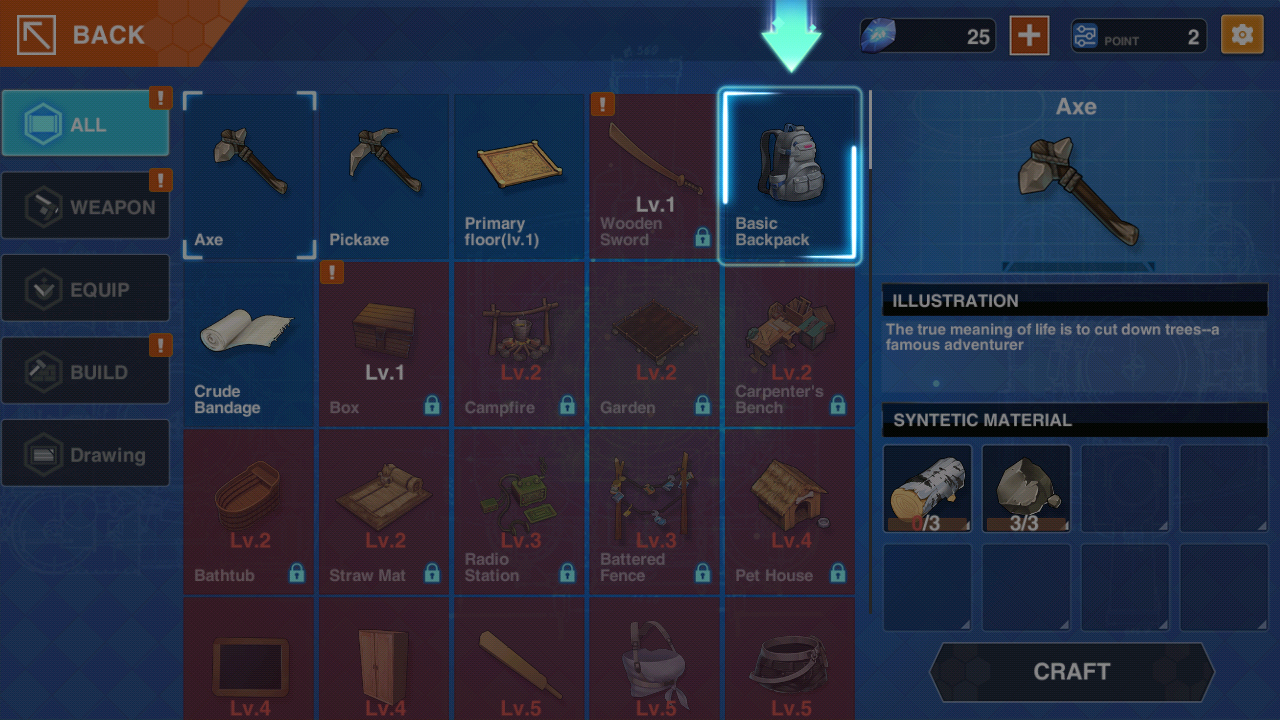Open the WEAPON category tab
1280x720 pixels.
[86, 207]
